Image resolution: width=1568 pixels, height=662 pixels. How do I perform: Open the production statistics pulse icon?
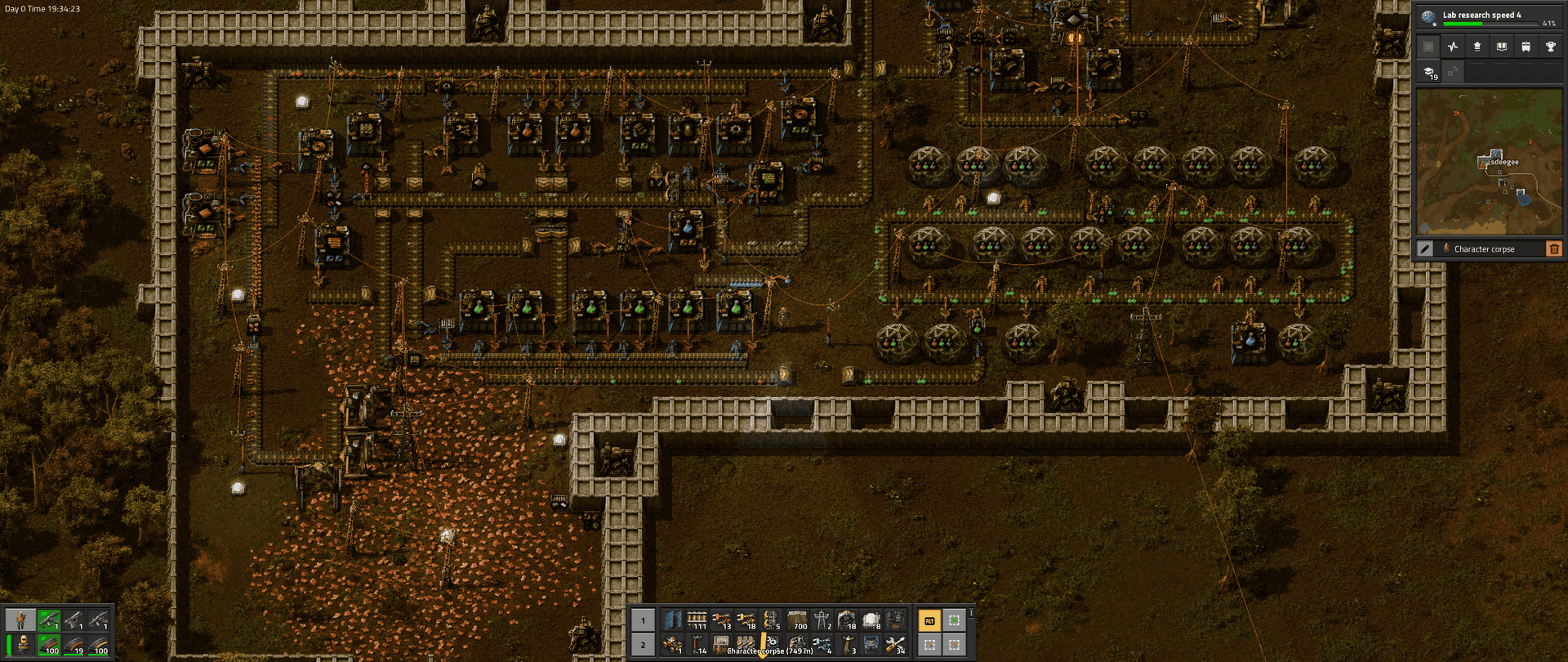(x=1452, y=47)
